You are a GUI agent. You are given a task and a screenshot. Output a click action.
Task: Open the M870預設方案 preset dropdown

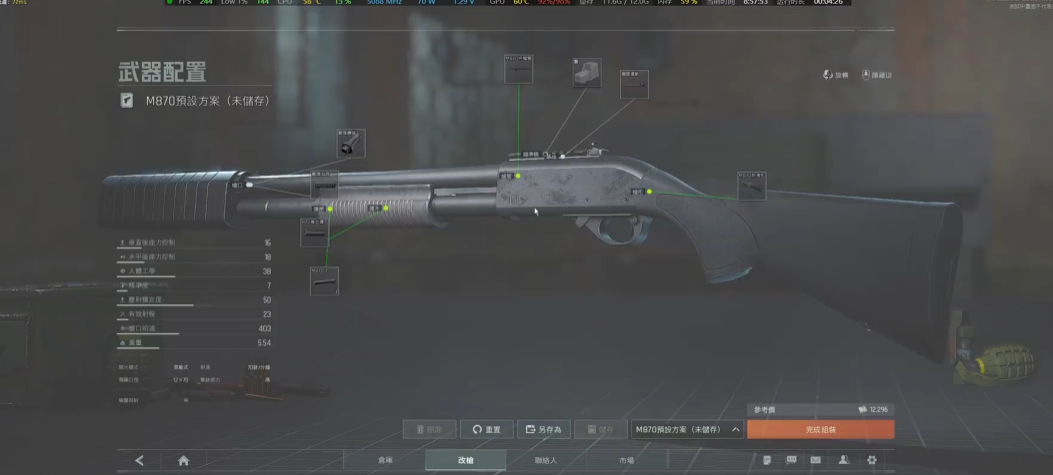pos(688,429)
